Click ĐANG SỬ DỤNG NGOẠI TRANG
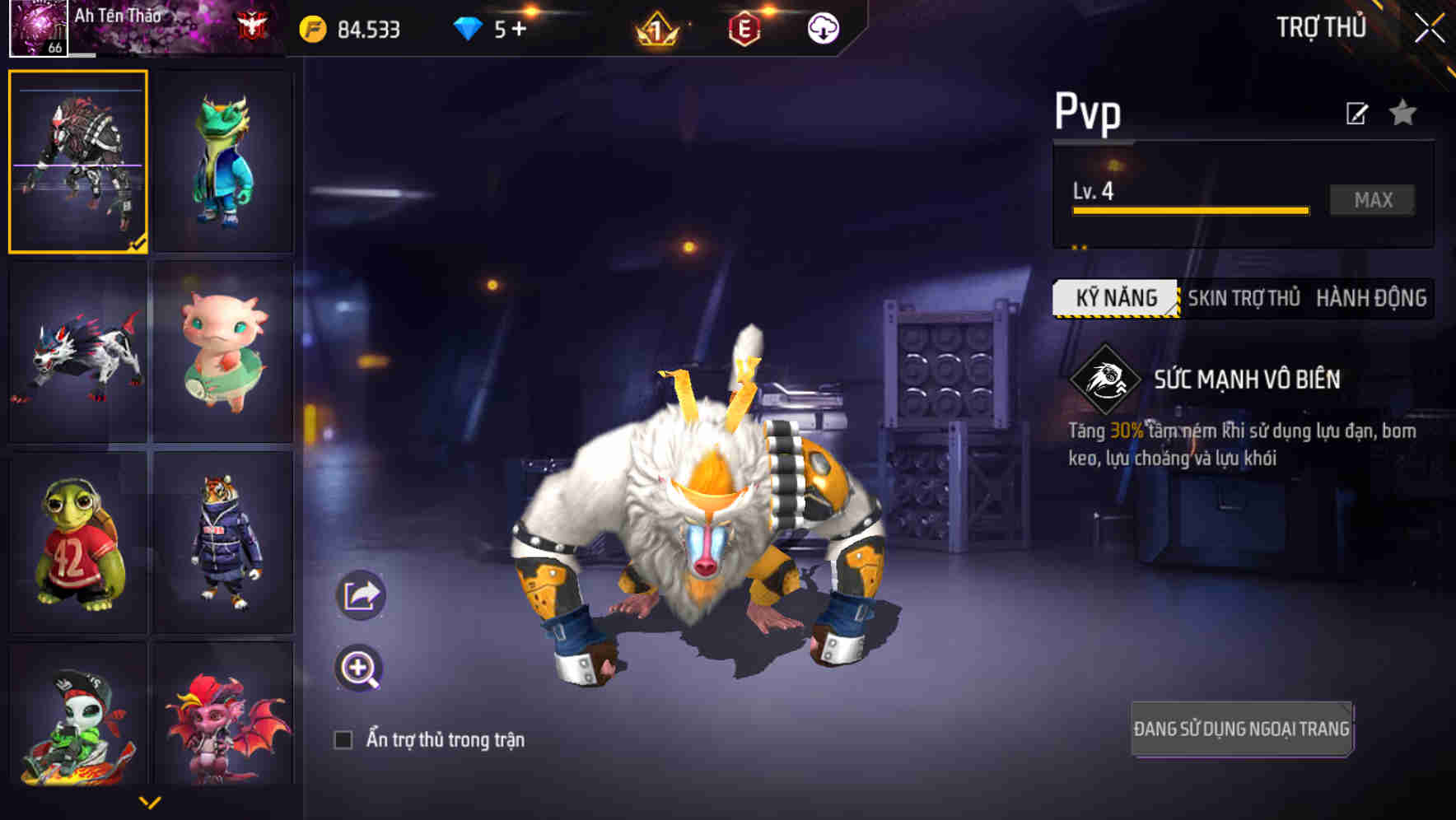 coord(1241,728)
